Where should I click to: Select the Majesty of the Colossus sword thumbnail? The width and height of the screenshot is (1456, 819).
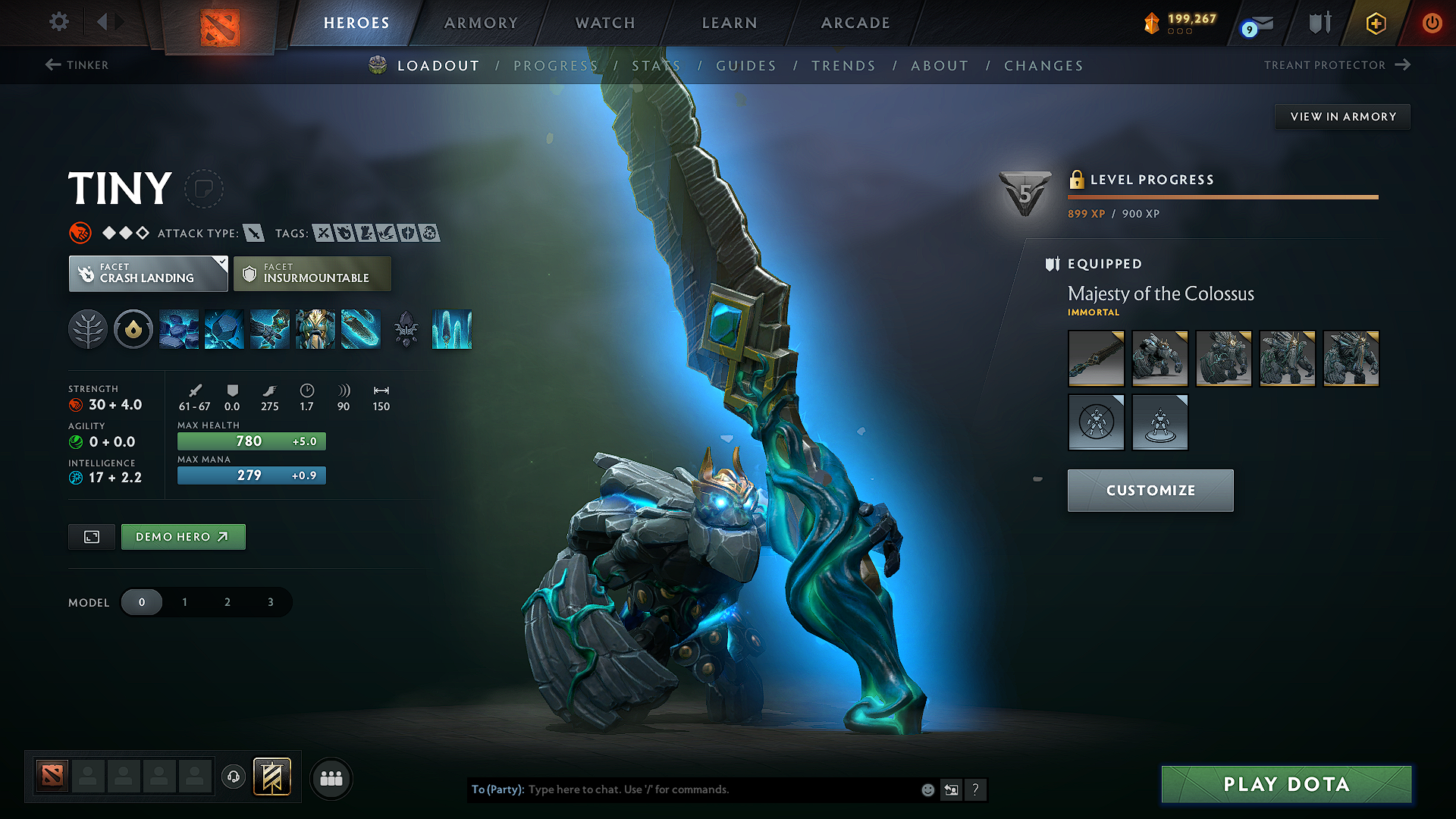pyautogui.click(x=1096, y=358)
